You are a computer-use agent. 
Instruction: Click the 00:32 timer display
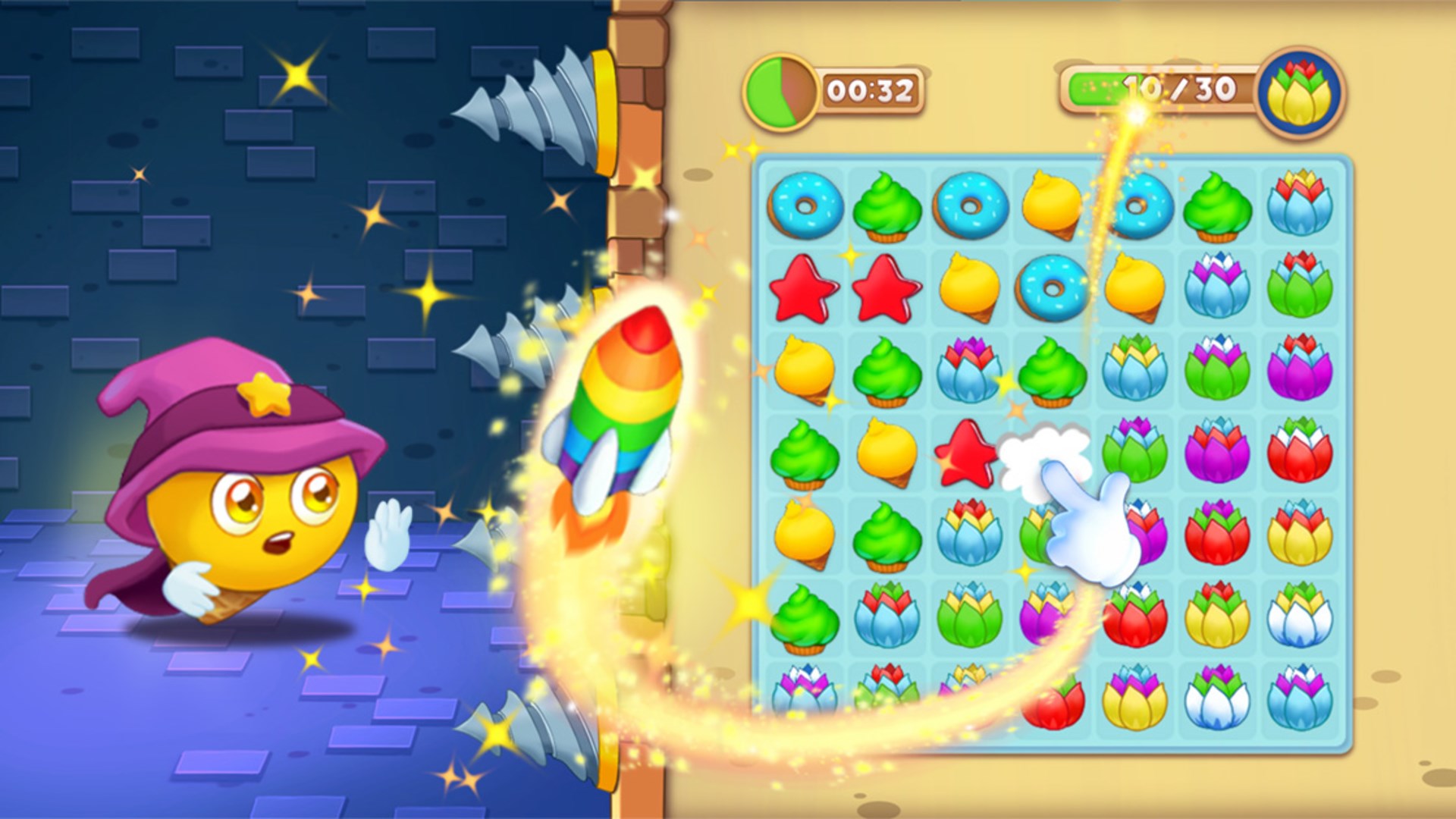pyautogui.click(x=872, y=91)
